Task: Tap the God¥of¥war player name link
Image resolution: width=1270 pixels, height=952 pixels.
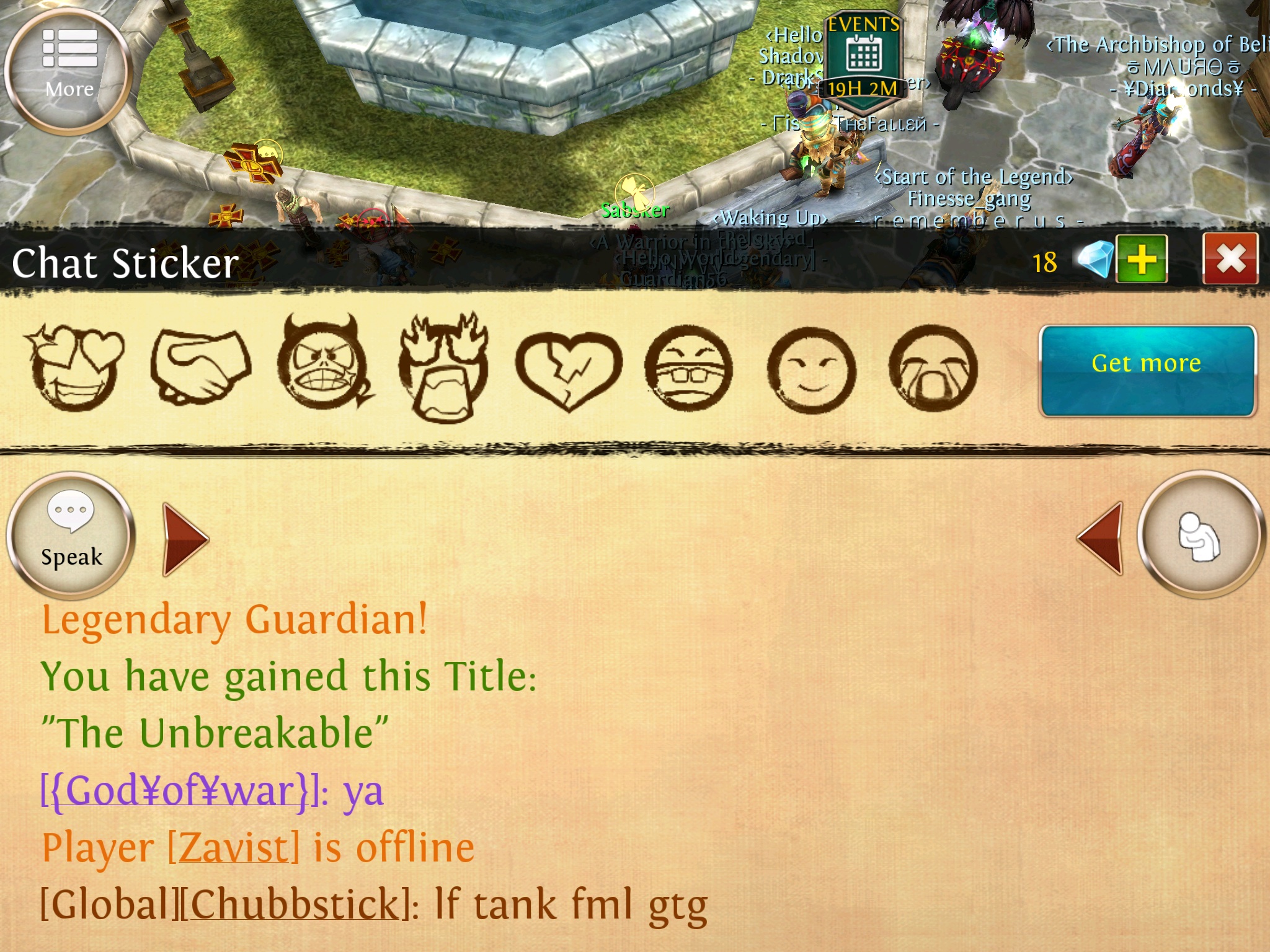Action: [x=180, y=791]
